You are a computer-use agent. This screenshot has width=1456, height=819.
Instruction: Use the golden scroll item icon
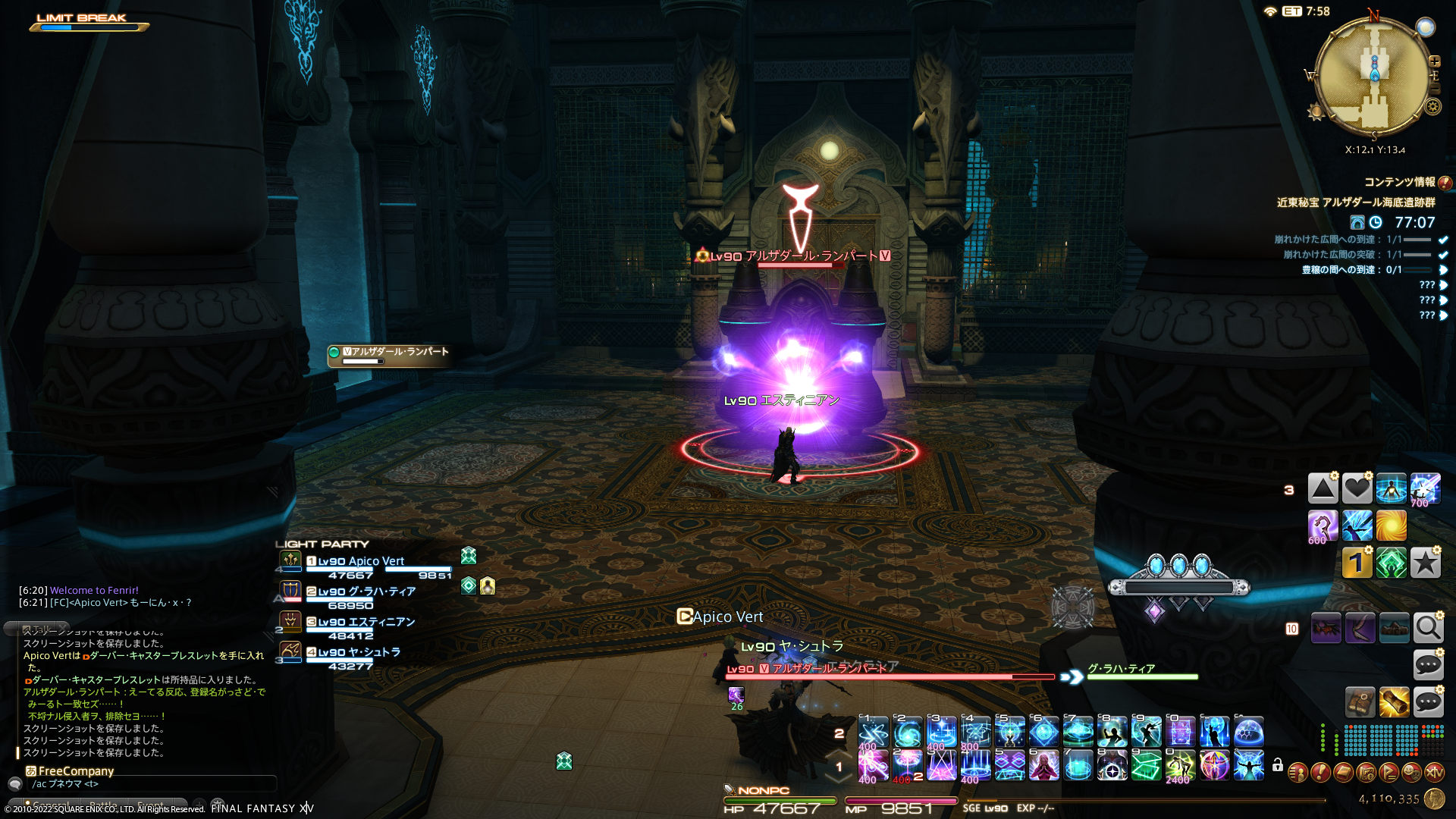(x=1394, y=702)
